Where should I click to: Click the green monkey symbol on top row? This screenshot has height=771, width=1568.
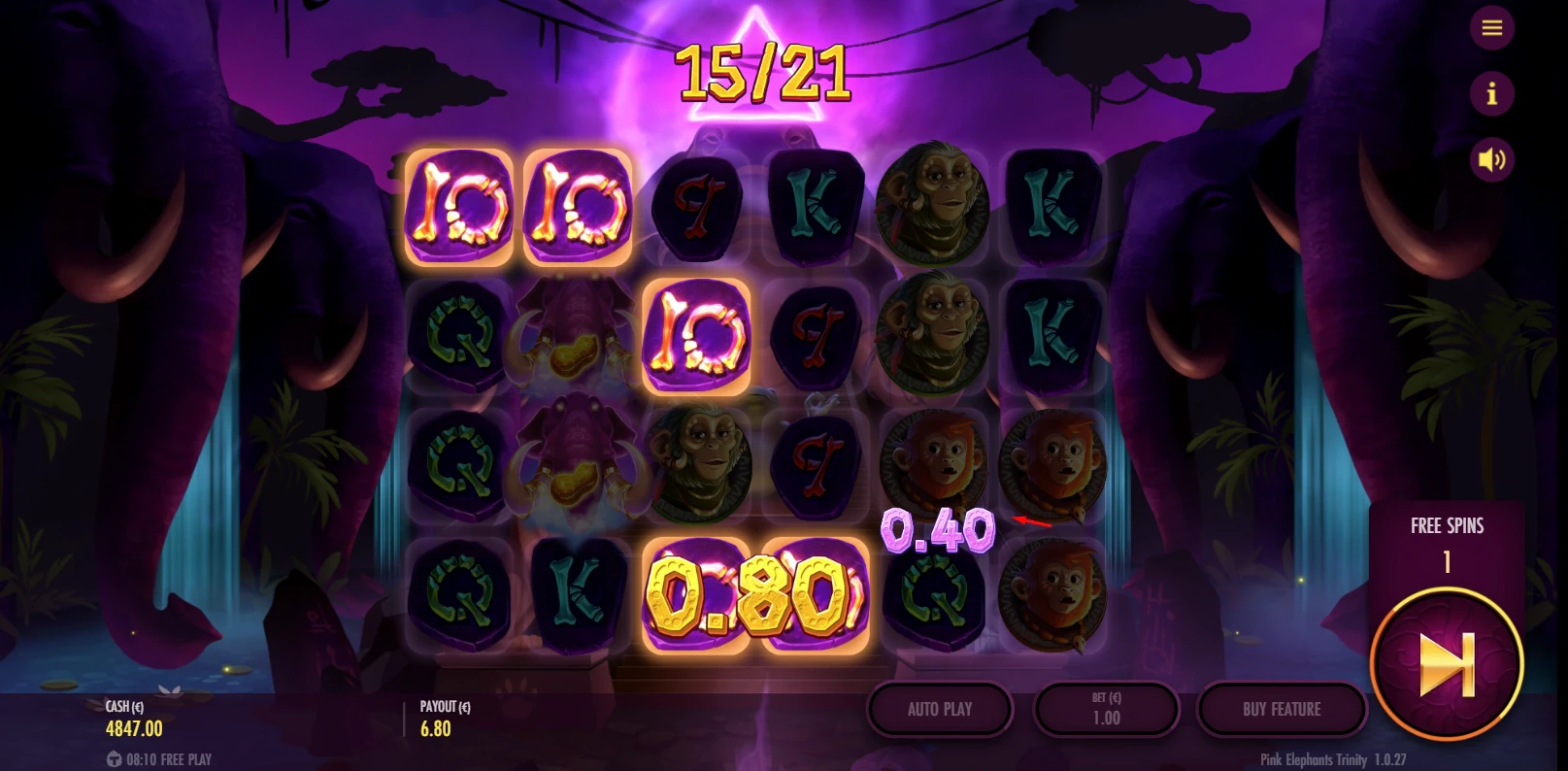pyautogui.click(x=934, y=210)
